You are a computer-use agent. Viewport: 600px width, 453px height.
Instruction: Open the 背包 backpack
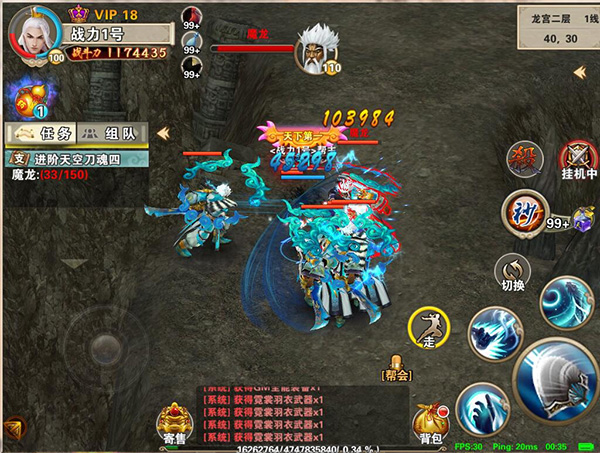(x=431, y=422)
